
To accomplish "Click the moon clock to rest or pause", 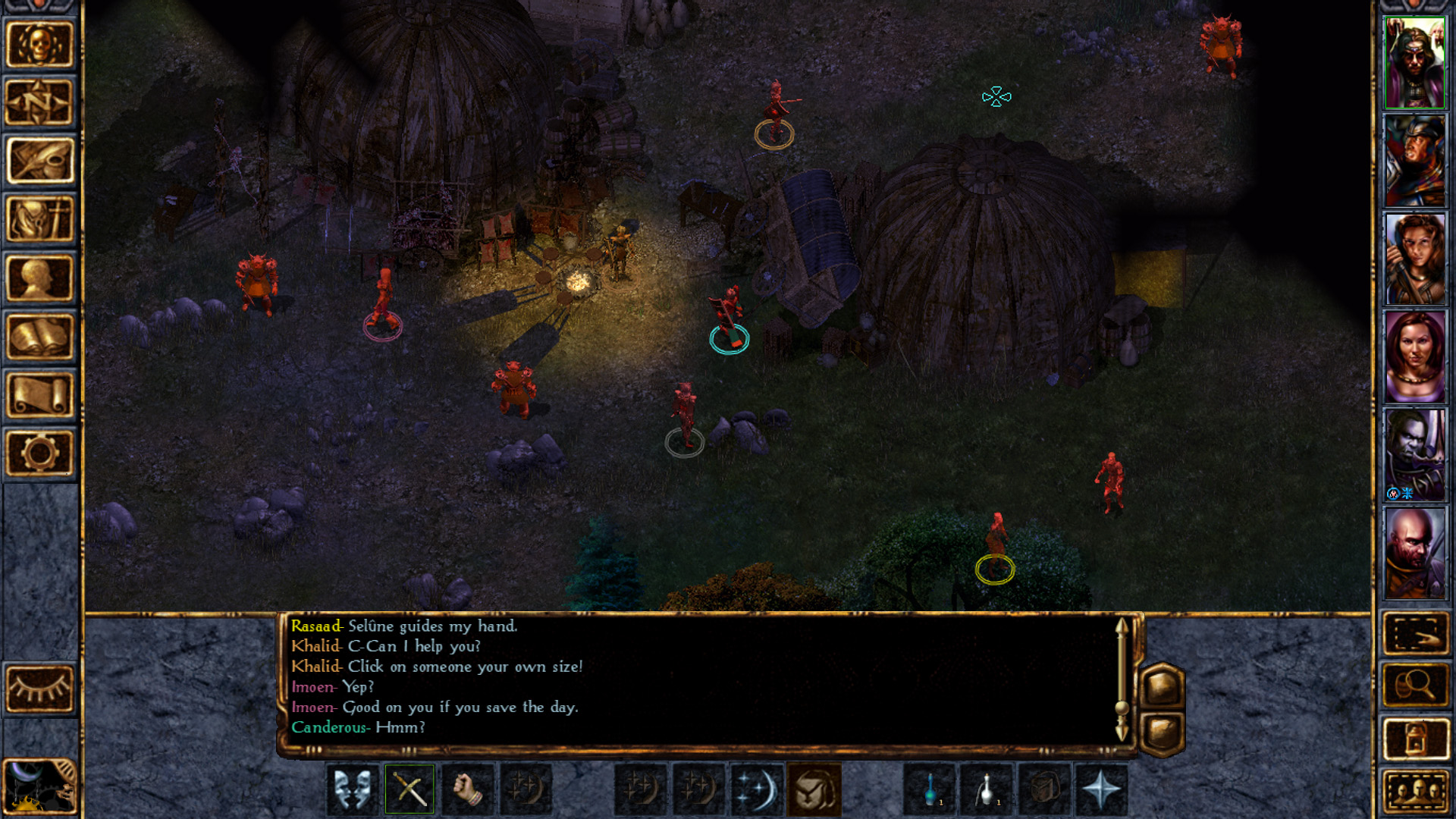I will coord(39,787).
